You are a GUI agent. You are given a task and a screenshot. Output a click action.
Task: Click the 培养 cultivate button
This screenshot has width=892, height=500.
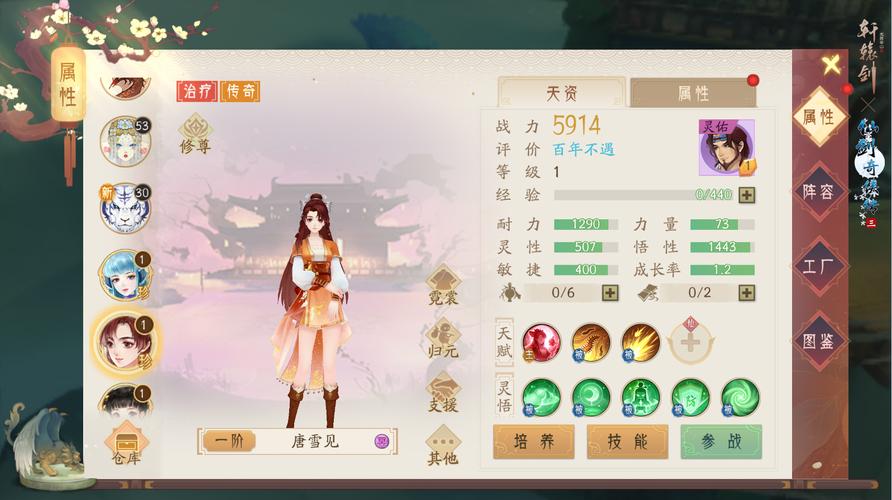[533, 442]
